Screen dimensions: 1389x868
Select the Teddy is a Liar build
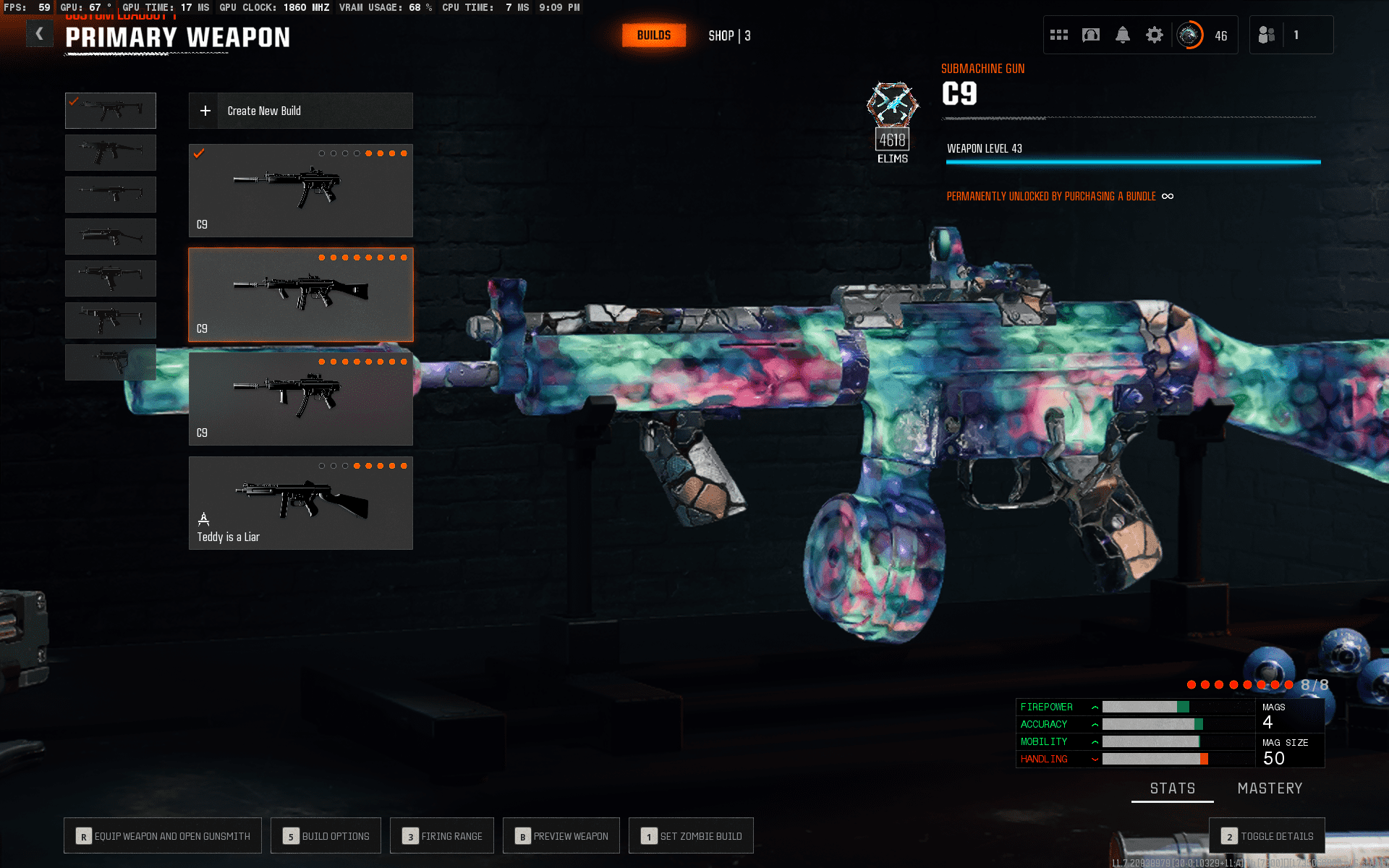tap(300, 503)
